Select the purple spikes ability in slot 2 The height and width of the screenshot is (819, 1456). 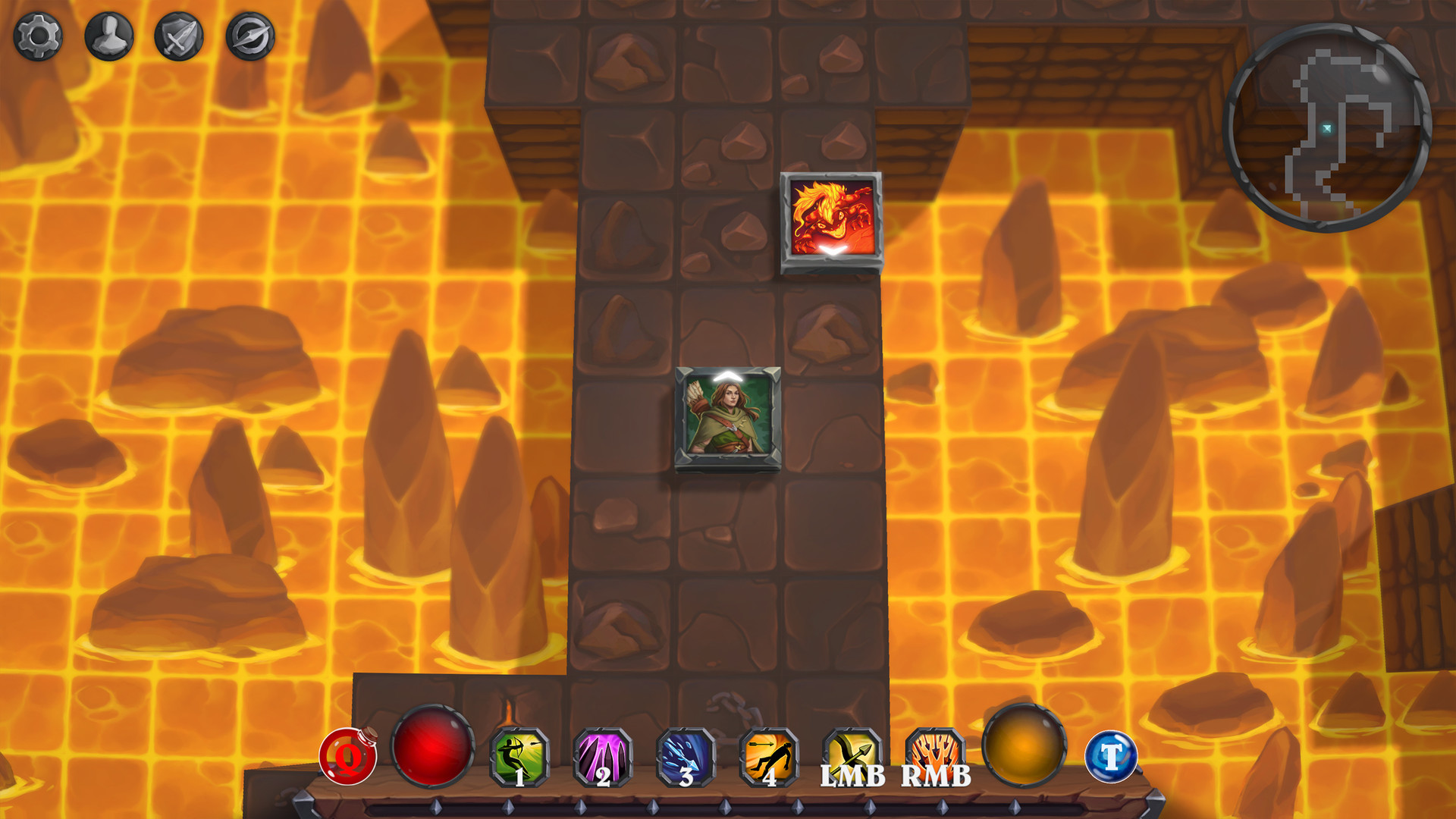[x=603, y=758]
